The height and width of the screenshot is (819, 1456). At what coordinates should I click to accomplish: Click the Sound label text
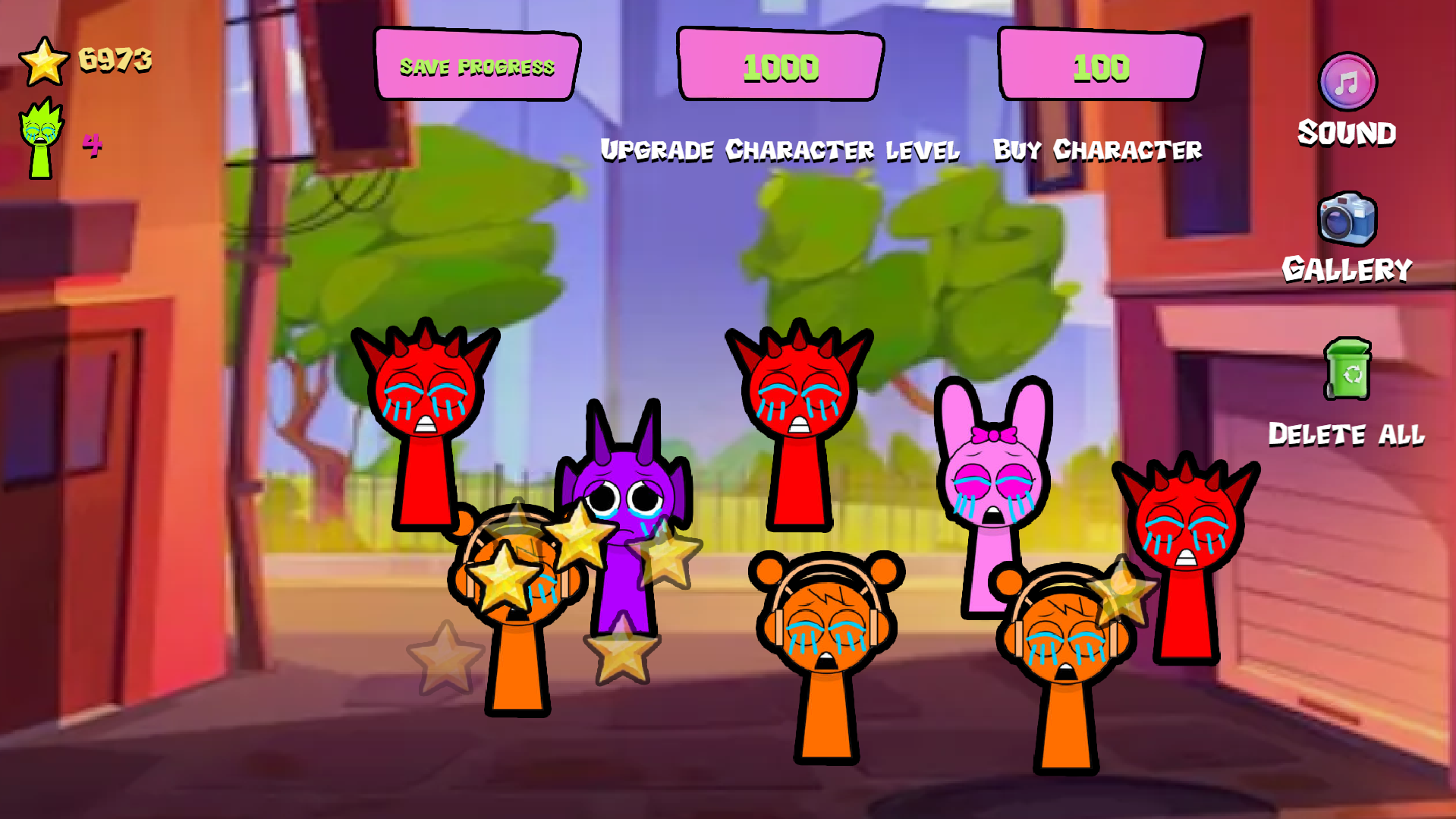[1346, 132]
